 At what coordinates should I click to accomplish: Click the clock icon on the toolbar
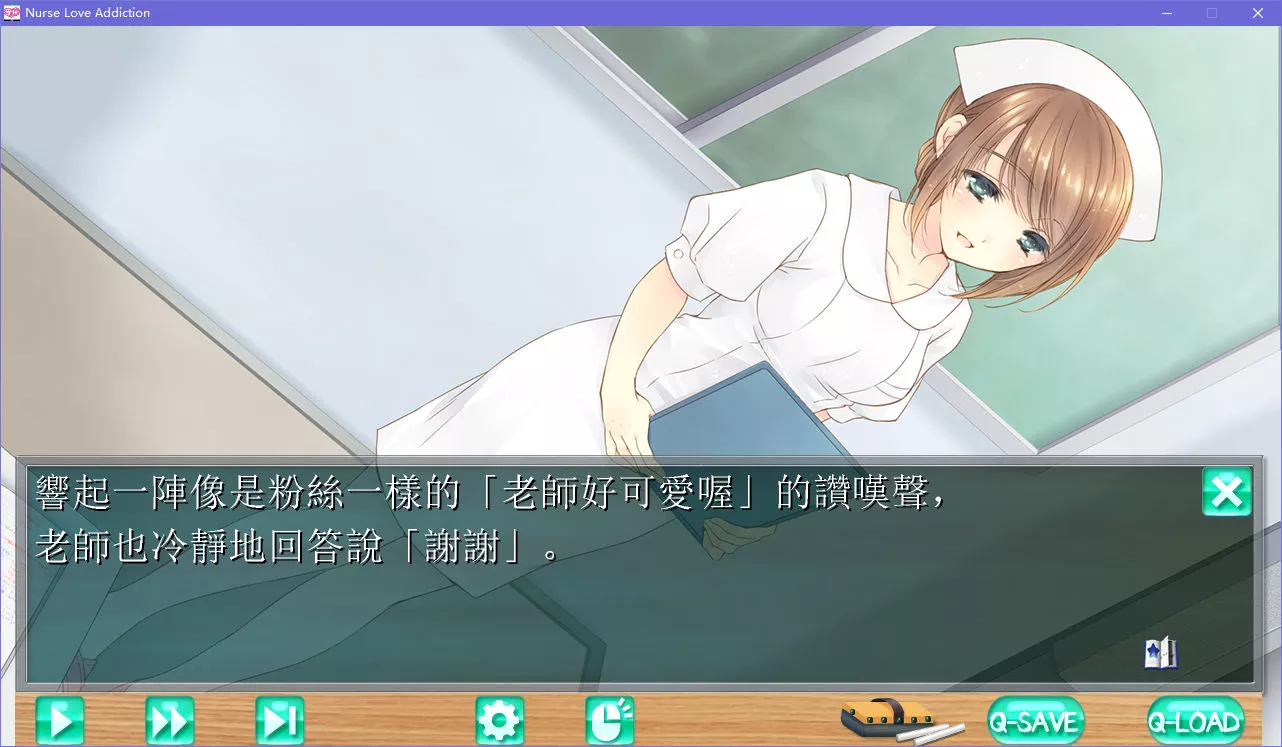(609, 719)
